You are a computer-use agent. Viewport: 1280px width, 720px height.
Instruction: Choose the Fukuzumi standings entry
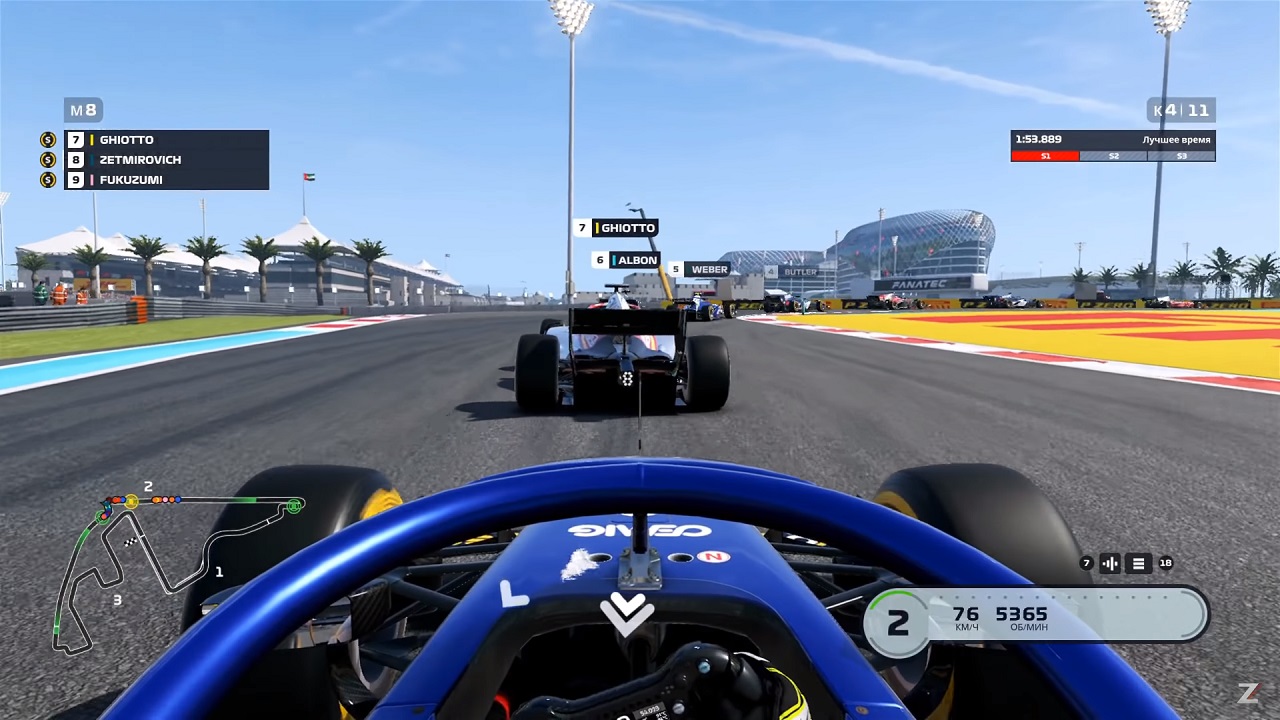point(165,180)
